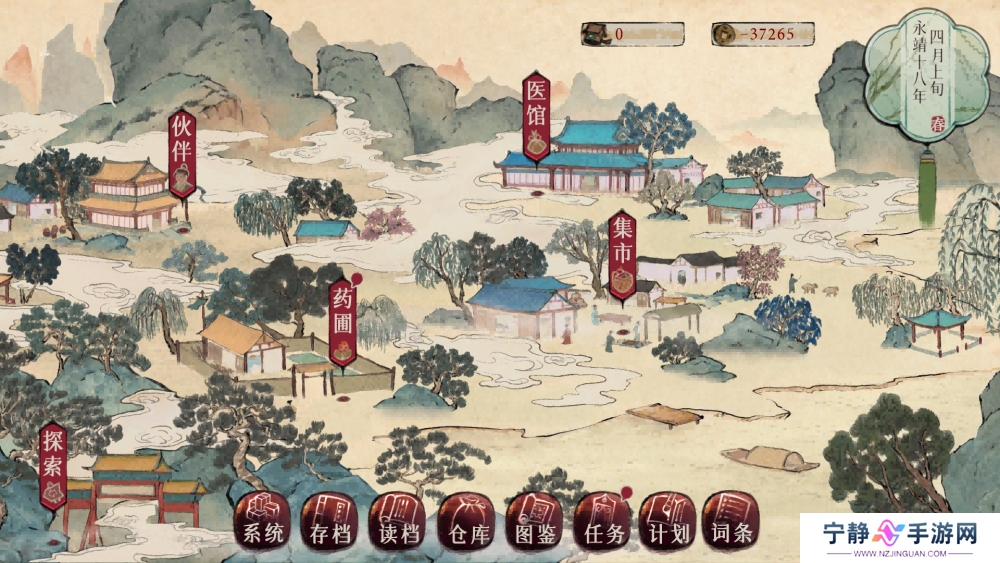View the 词条 entries button
The image size is (1000, 563).
tap(731, 521)
